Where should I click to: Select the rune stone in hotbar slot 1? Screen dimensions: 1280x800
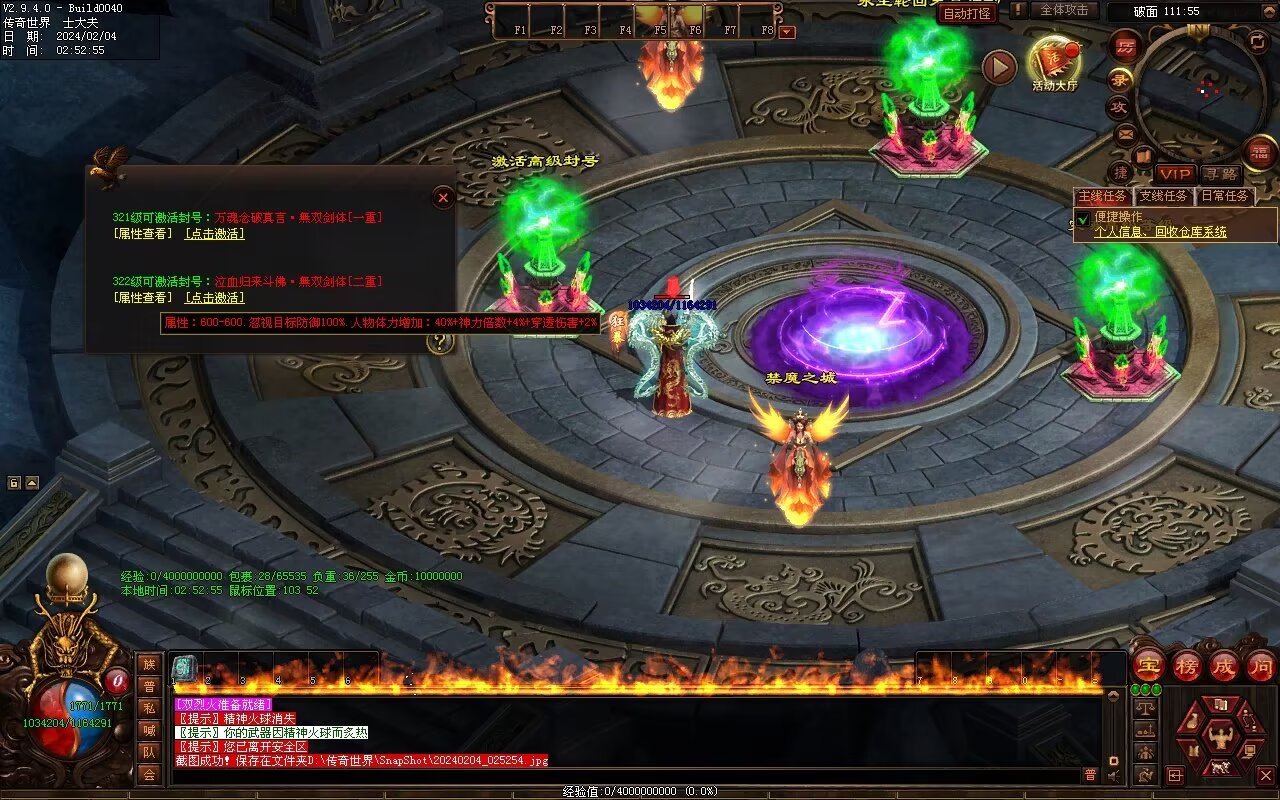pyautogui.click(x=184, y=669)
